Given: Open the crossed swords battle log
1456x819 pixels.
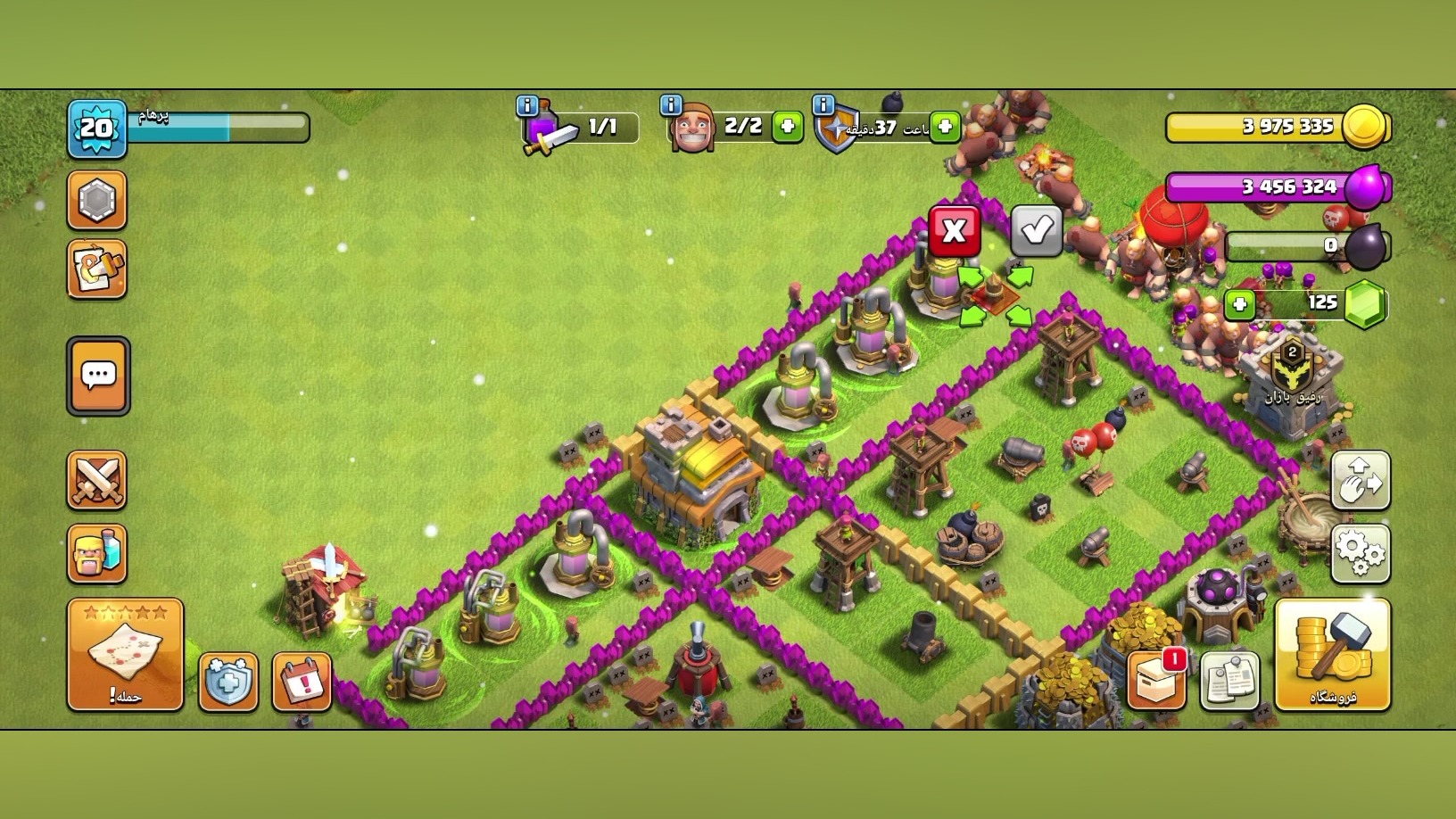Looking at the screenshot, I should click(97, 480).
